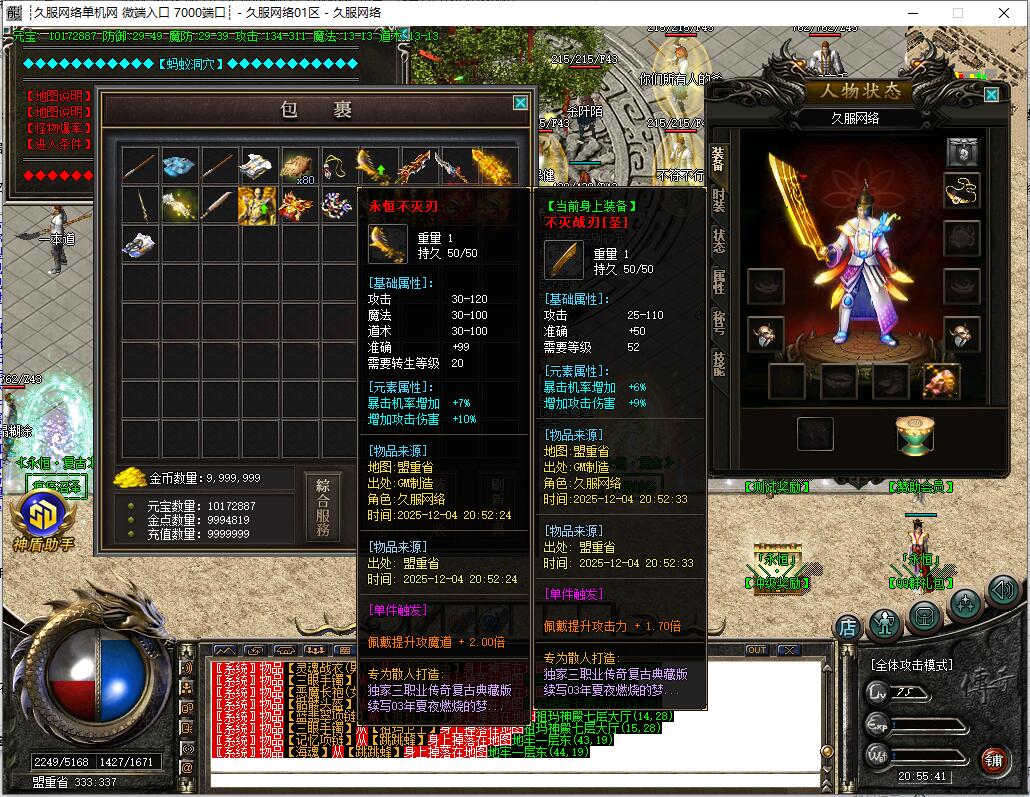
Task: Select the item stack showing x80
Action: pyautogui.click(x=297, y=166)
